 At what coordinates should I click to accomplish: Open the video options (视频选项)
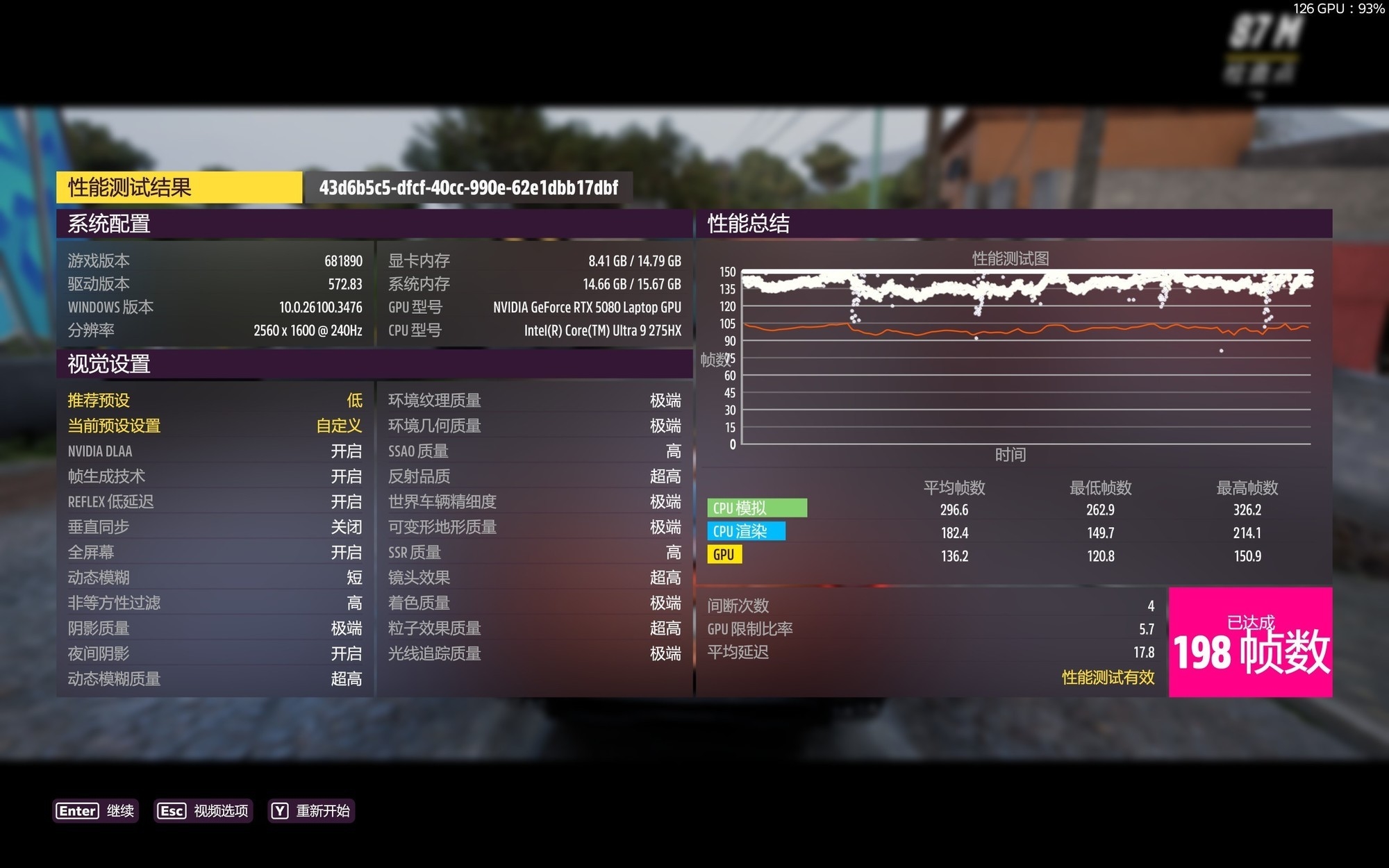pyautogui.click(x=203, y=810)
